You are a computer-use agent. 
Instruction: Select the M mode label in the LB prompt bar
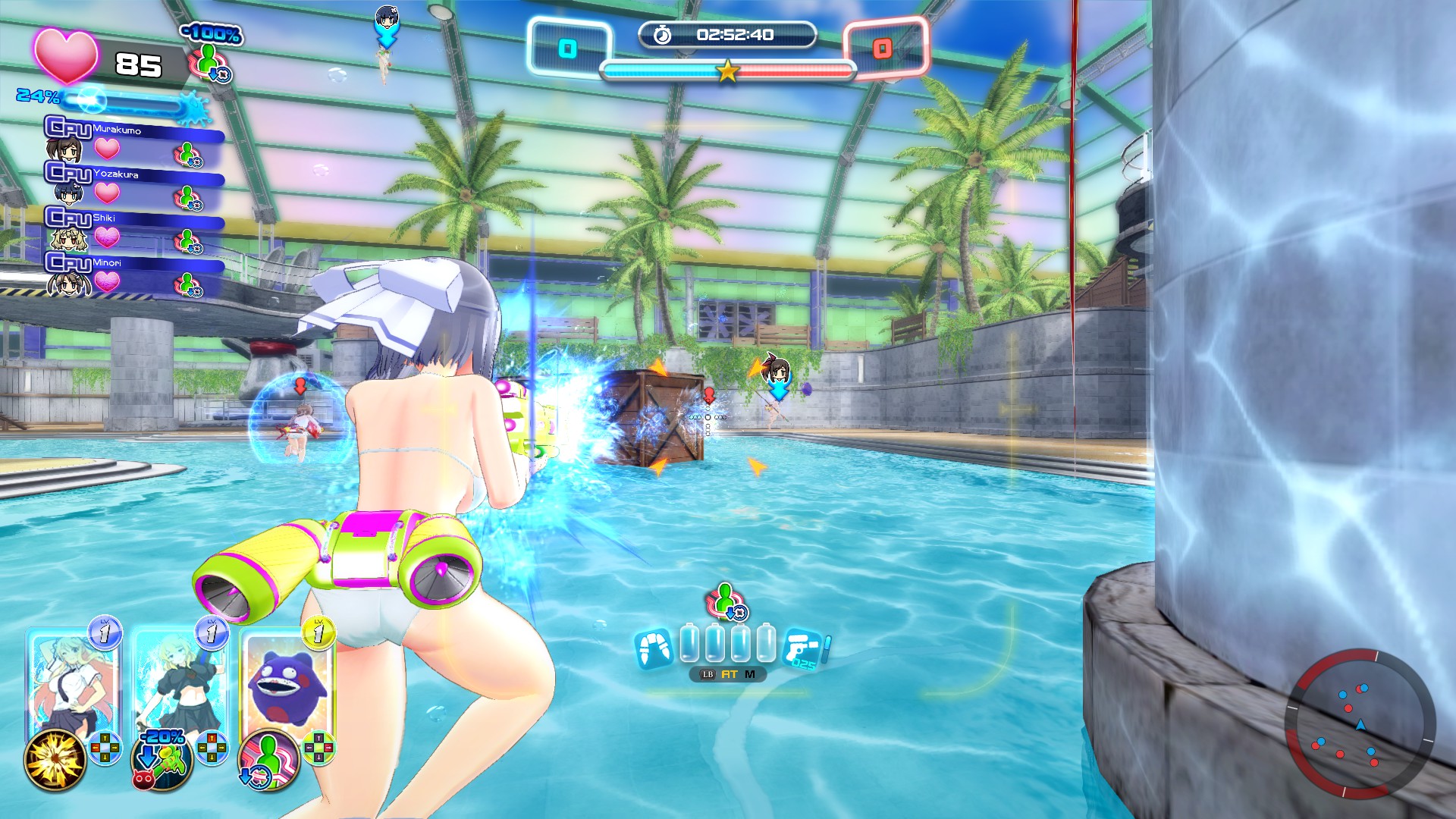click(750, 674)
